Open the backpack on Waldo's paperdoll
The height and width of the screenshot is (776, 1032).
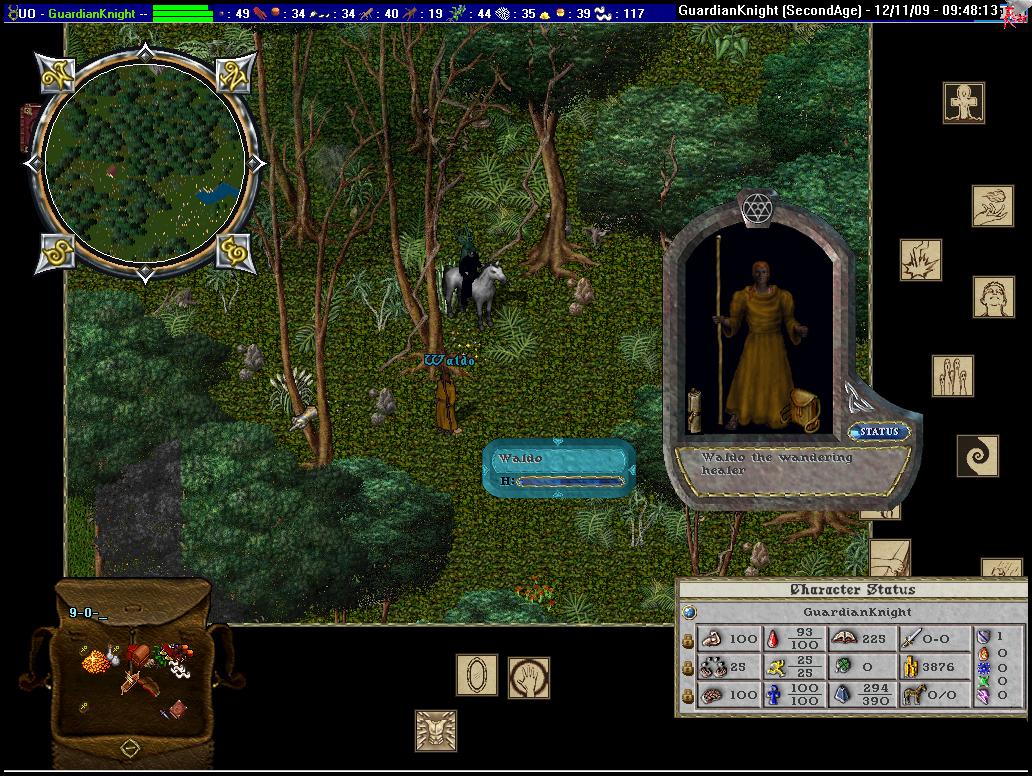[x=805, y=408]
